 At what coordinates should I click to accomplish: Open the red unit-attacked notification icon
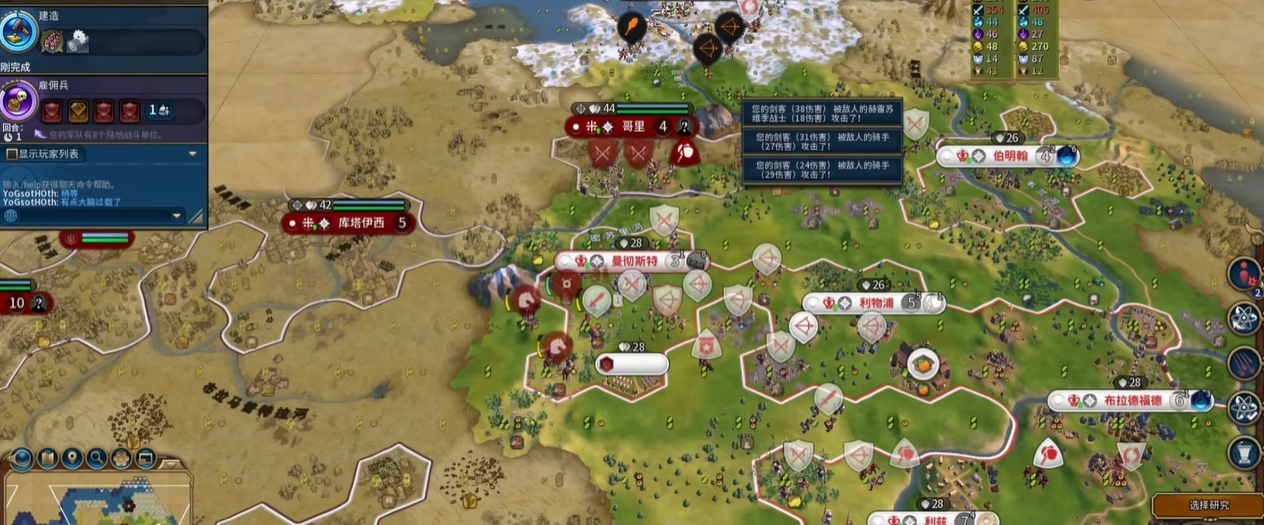(1244, 273)
